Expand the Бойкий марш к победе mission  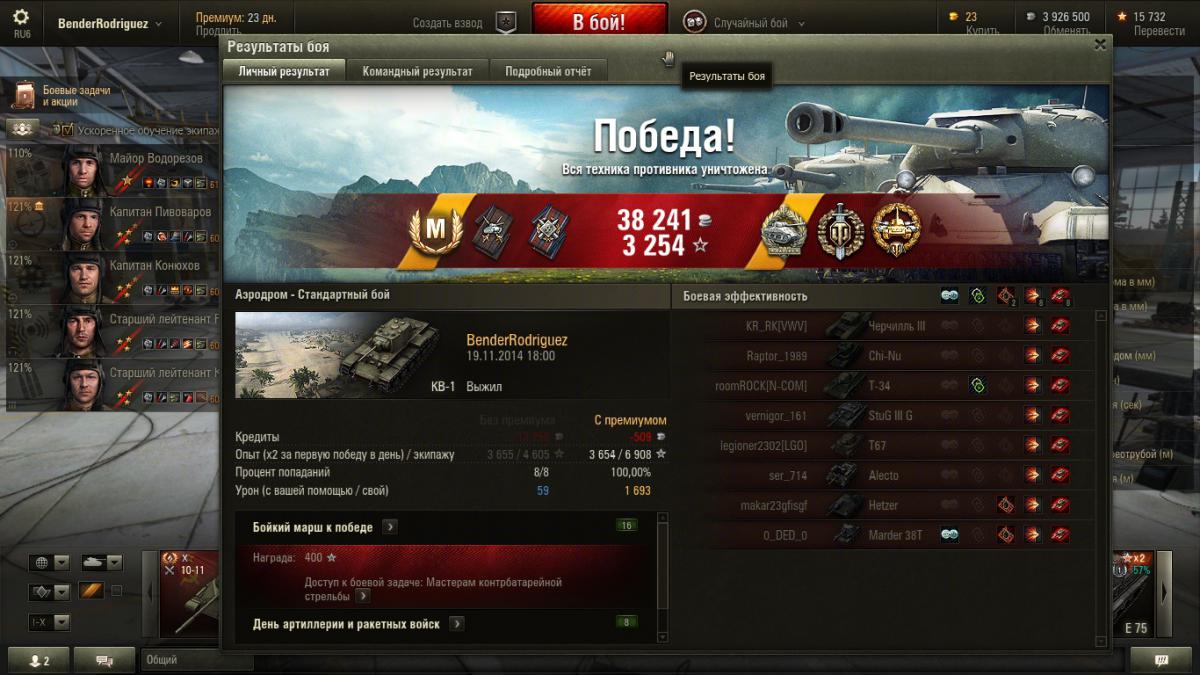[x=390, y=527]
